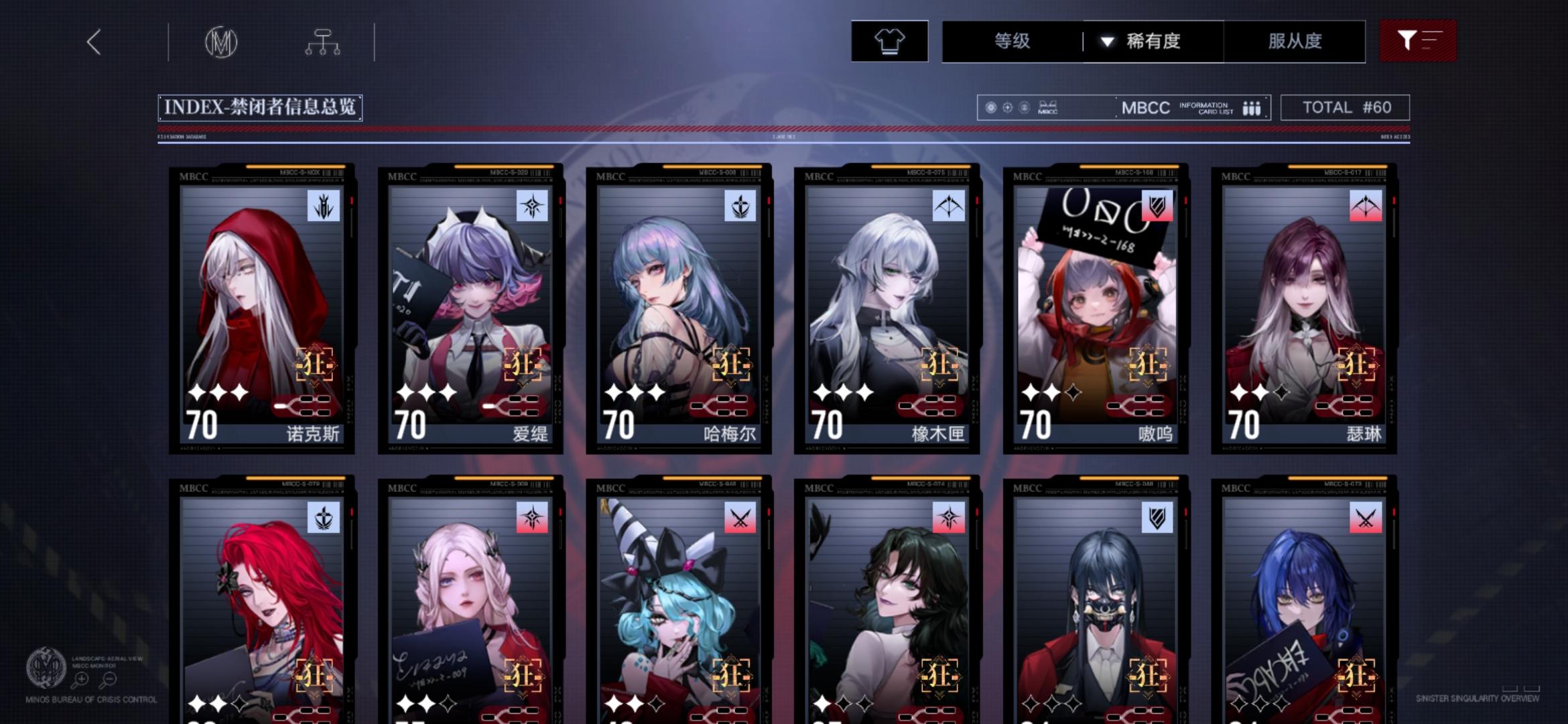Click the back chevron at top left
Screen dimensions: 1568x724
click(x=94, y=42)
